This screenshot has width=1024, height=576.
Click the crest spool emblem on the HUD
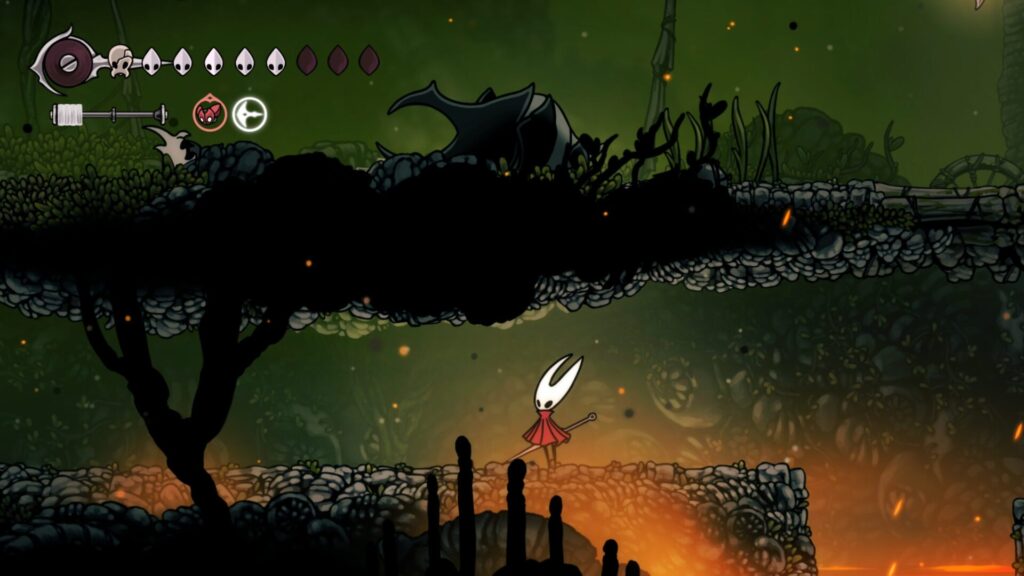tap(67, 61)
